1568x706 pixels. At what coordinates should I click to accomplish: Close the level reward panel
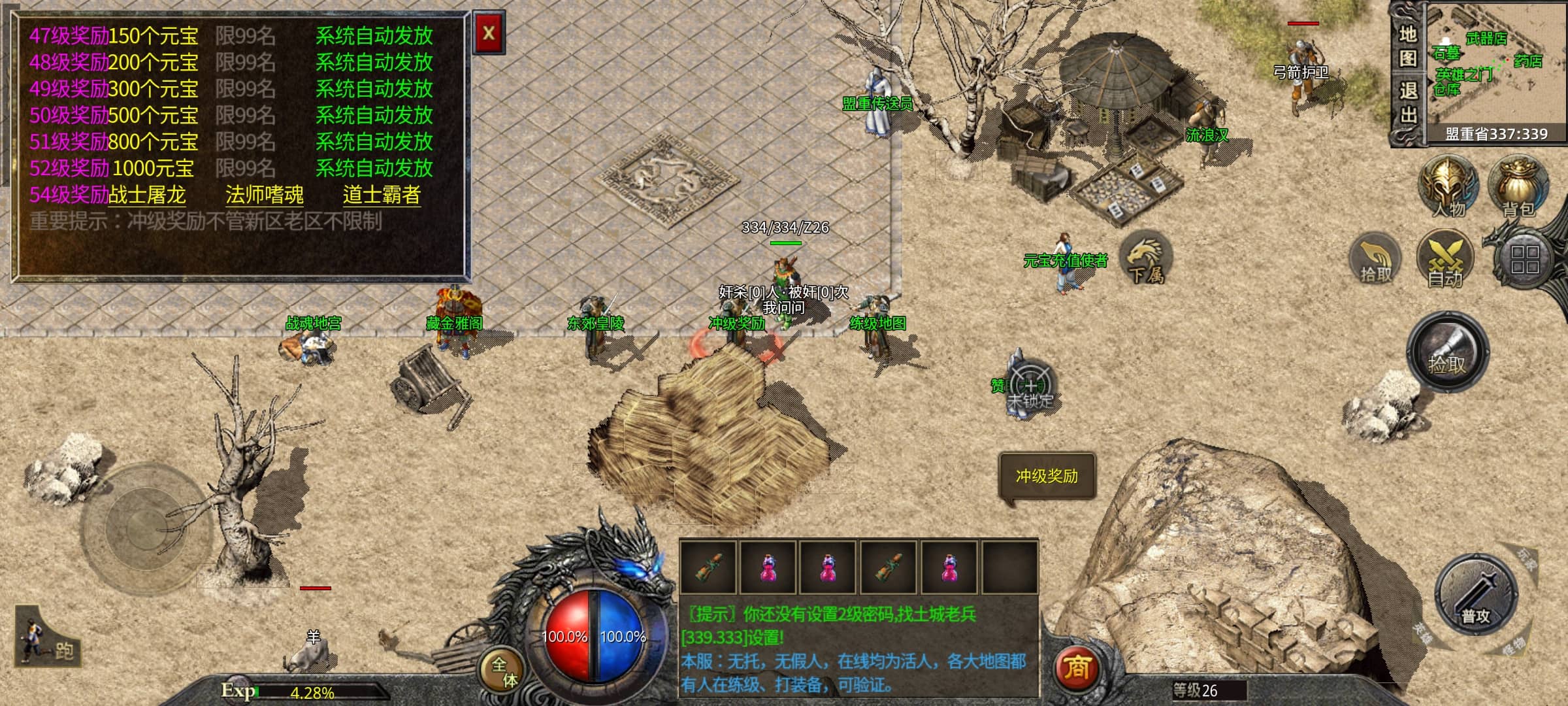488,32
